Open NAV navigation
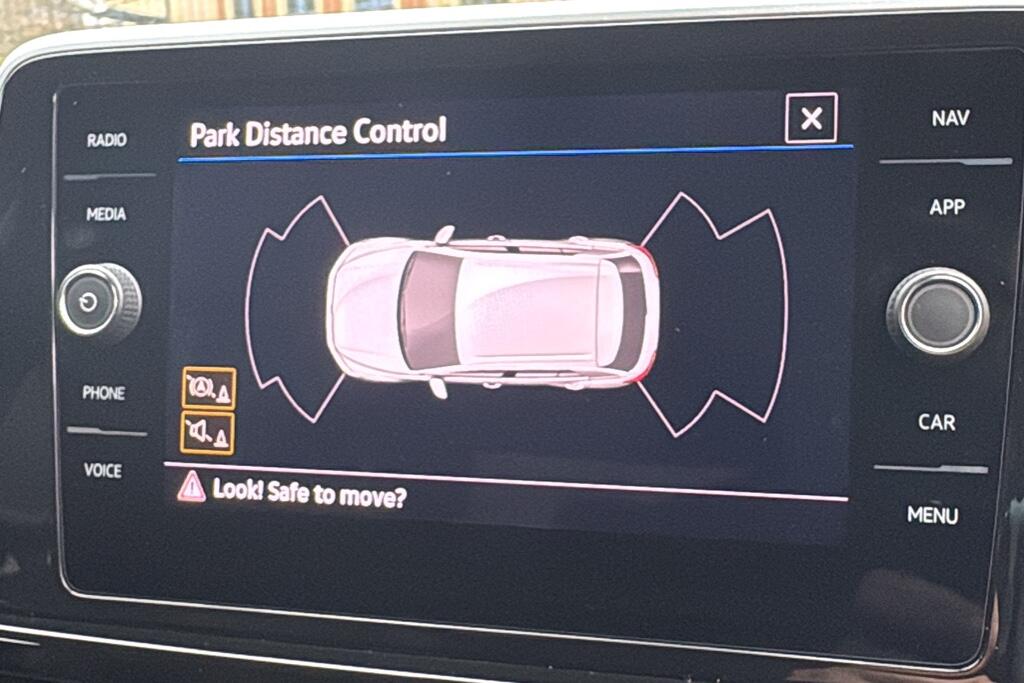This screenshot has height=683, width=1024. coord(950,118)
